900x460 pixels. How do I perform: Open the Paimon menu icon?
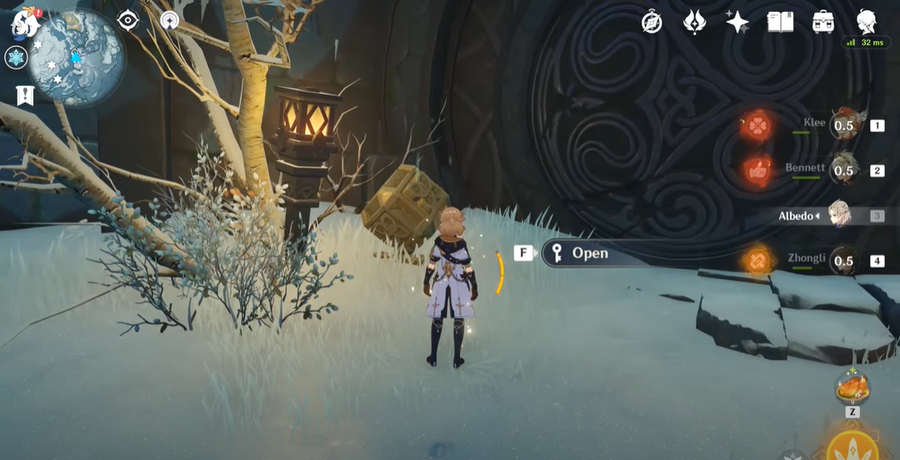24,22
